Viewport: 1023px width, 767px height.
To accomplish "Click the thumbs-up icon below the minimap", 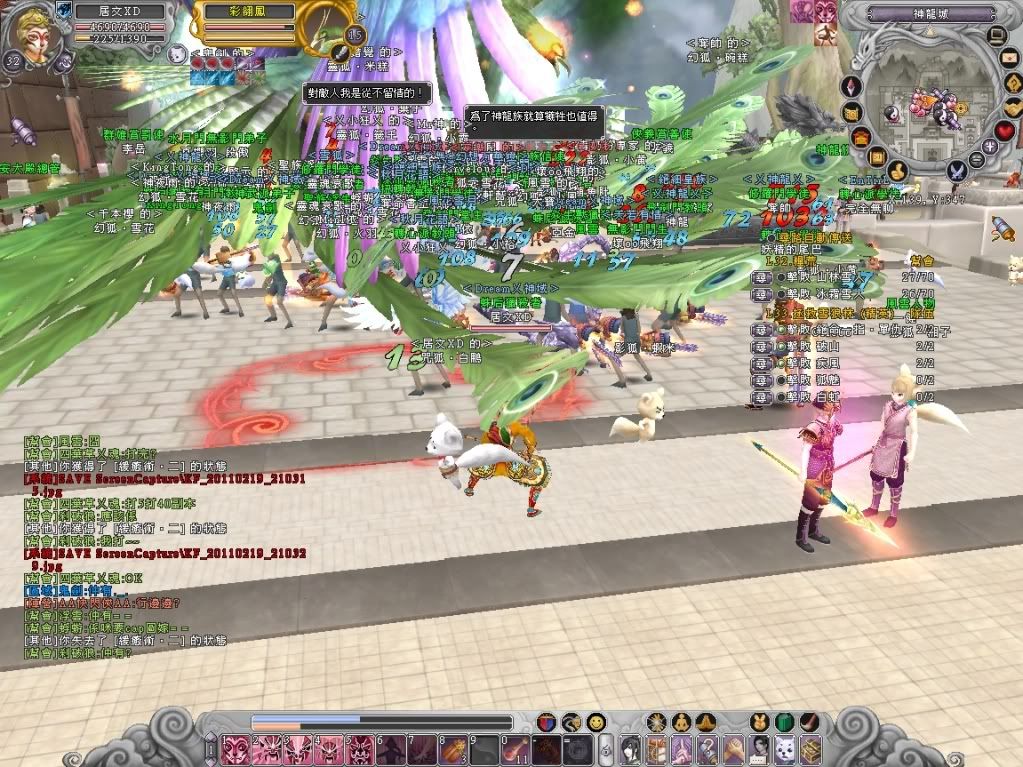I will 897,170.
